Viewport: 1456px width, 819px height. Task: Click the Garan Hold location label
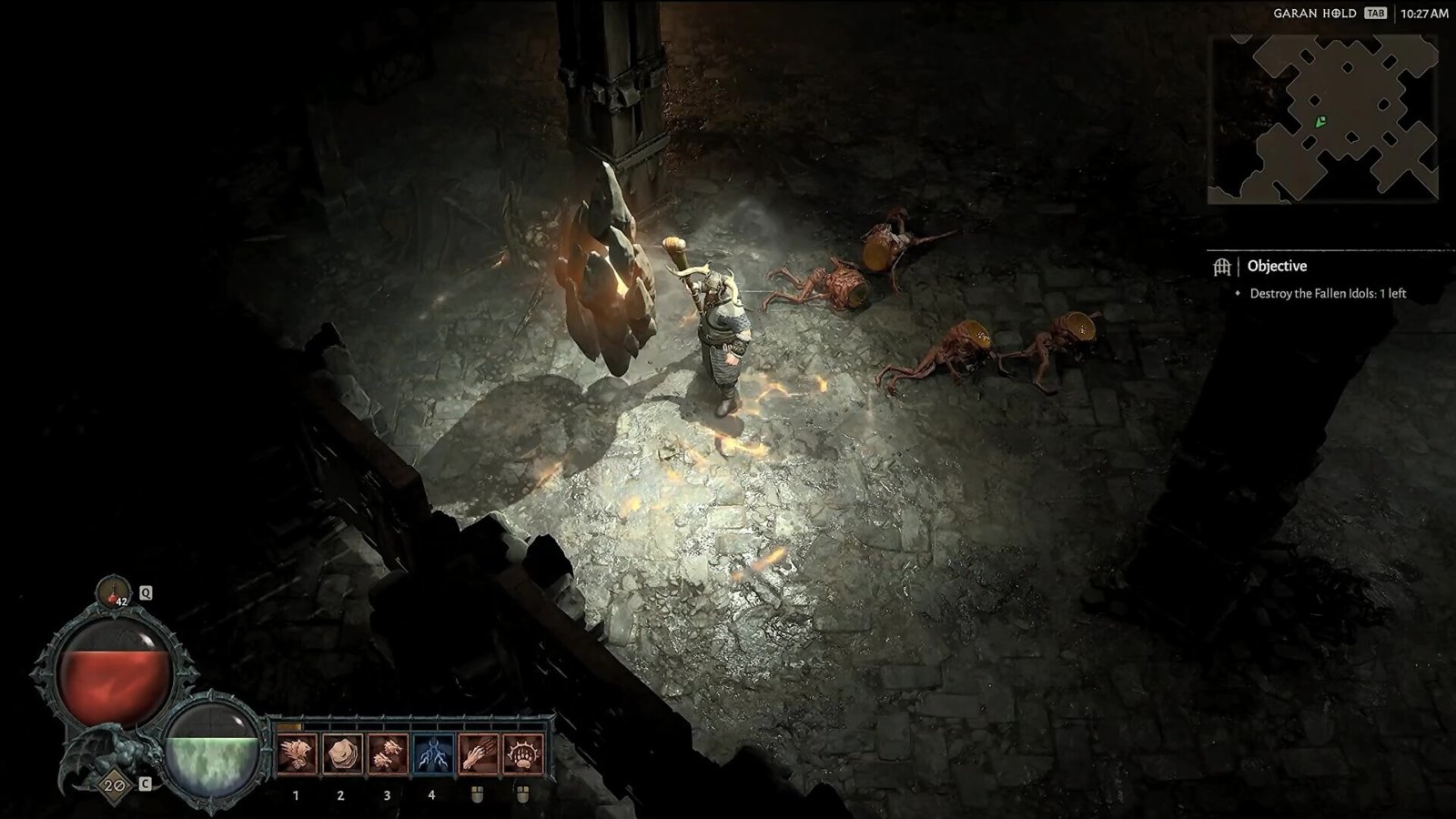click(x=1314, y=14)
